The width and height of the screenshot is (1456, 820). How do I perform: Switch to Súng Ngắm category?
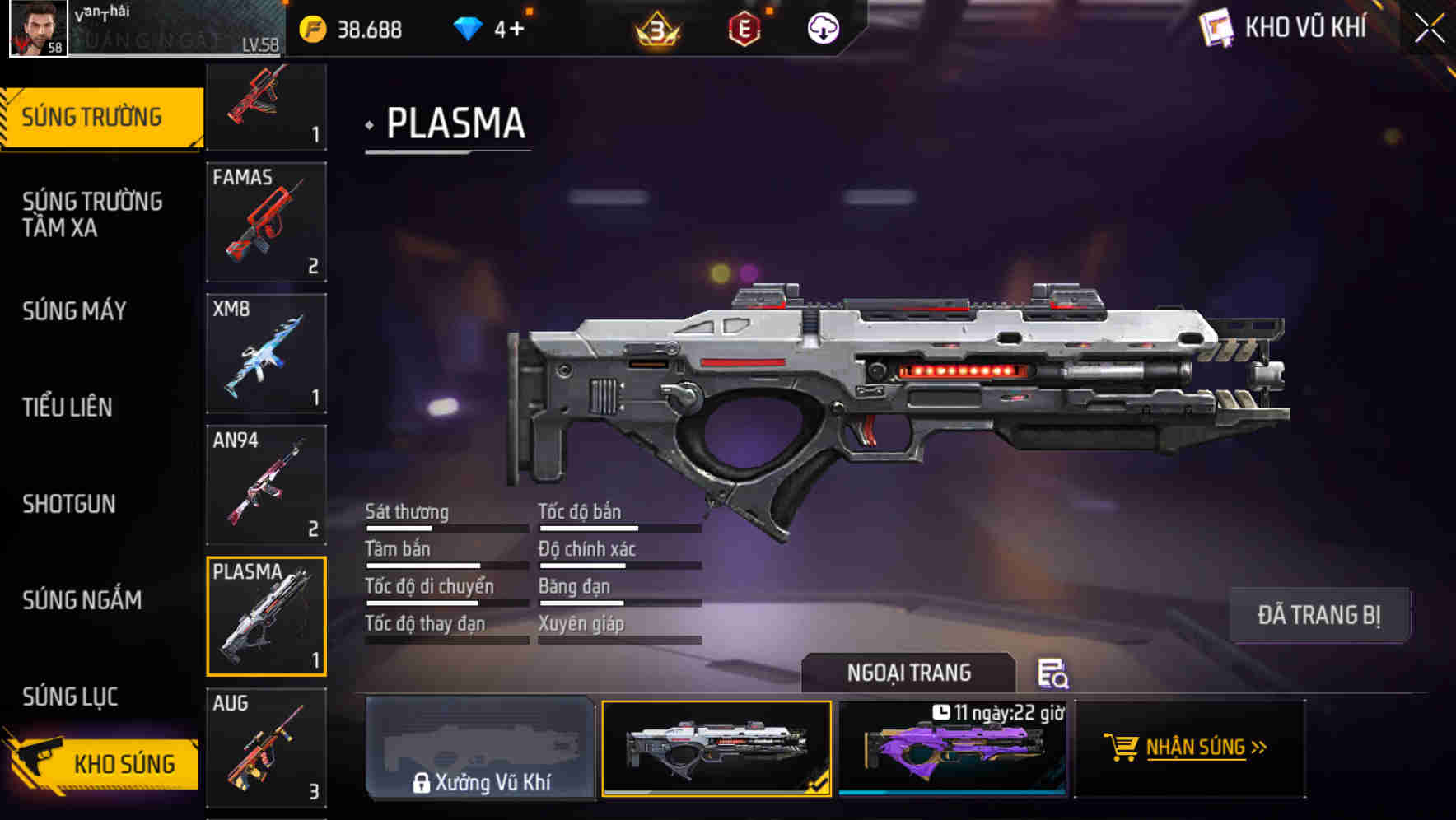click(82, 600)
